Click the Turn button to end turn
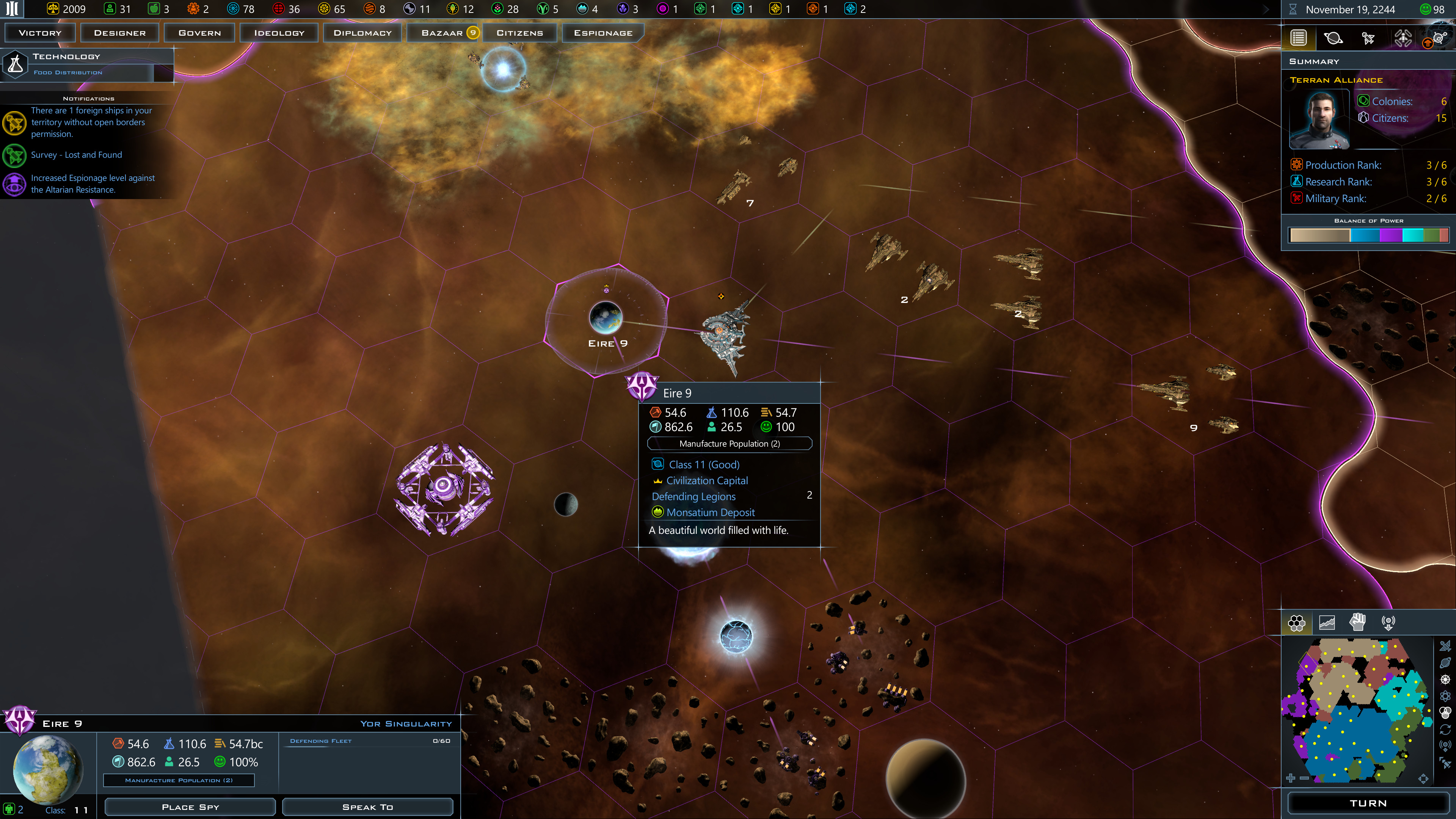 [1368, 803]
